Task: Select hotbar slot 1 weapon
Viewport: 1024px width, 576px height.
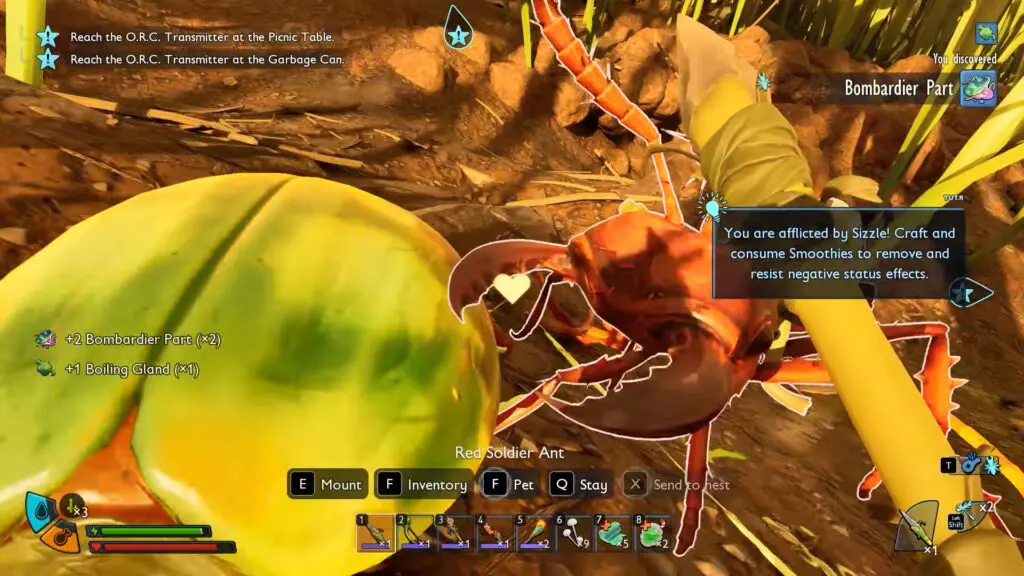Action: tap(376, 533)
